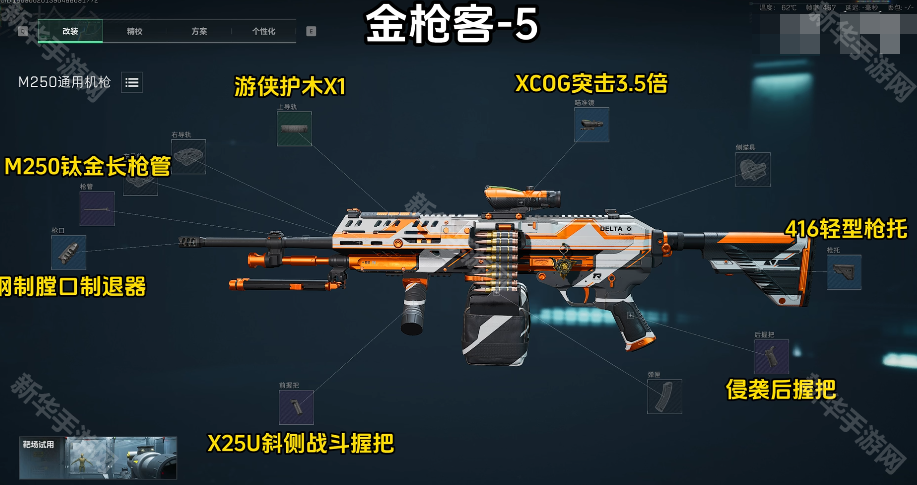The height and width of the screenshot is (485, 917).
Task: Choose the 右导轨 right rail slot
Action: [x=188, y=156]
